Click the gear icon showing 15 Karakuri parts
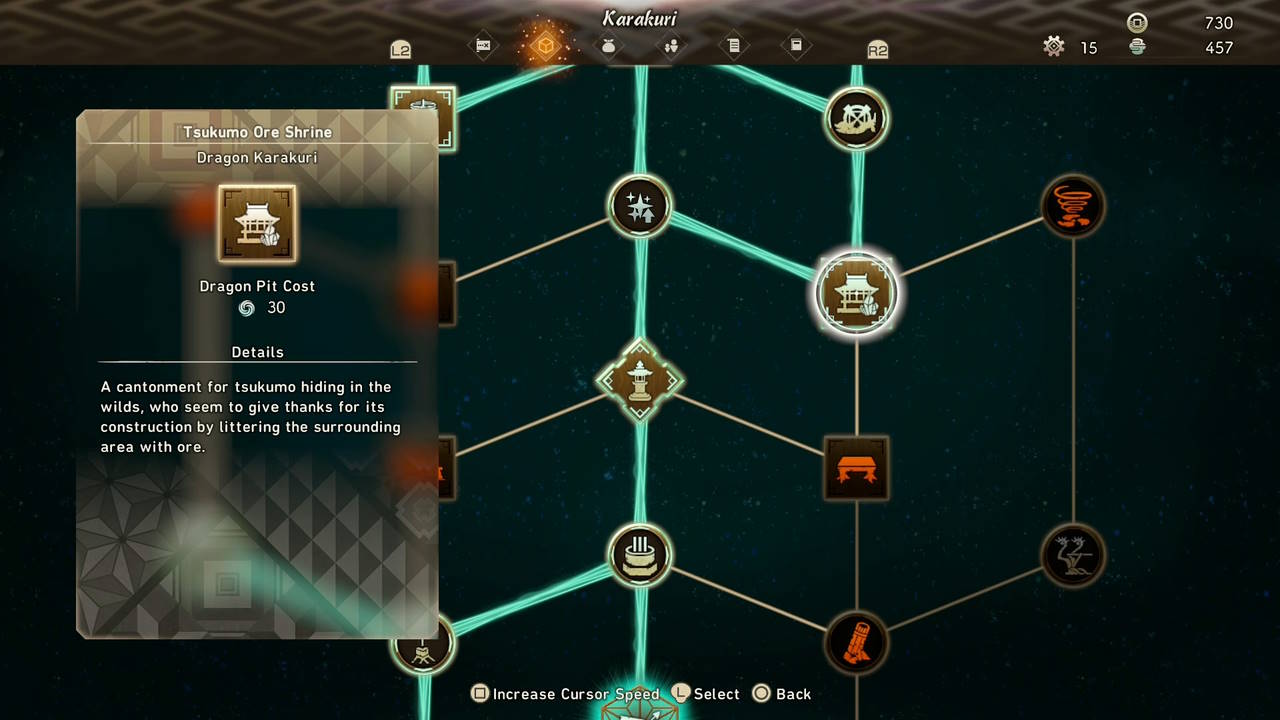Viewport: 1280px width, 720px height. click(1054, 47)
